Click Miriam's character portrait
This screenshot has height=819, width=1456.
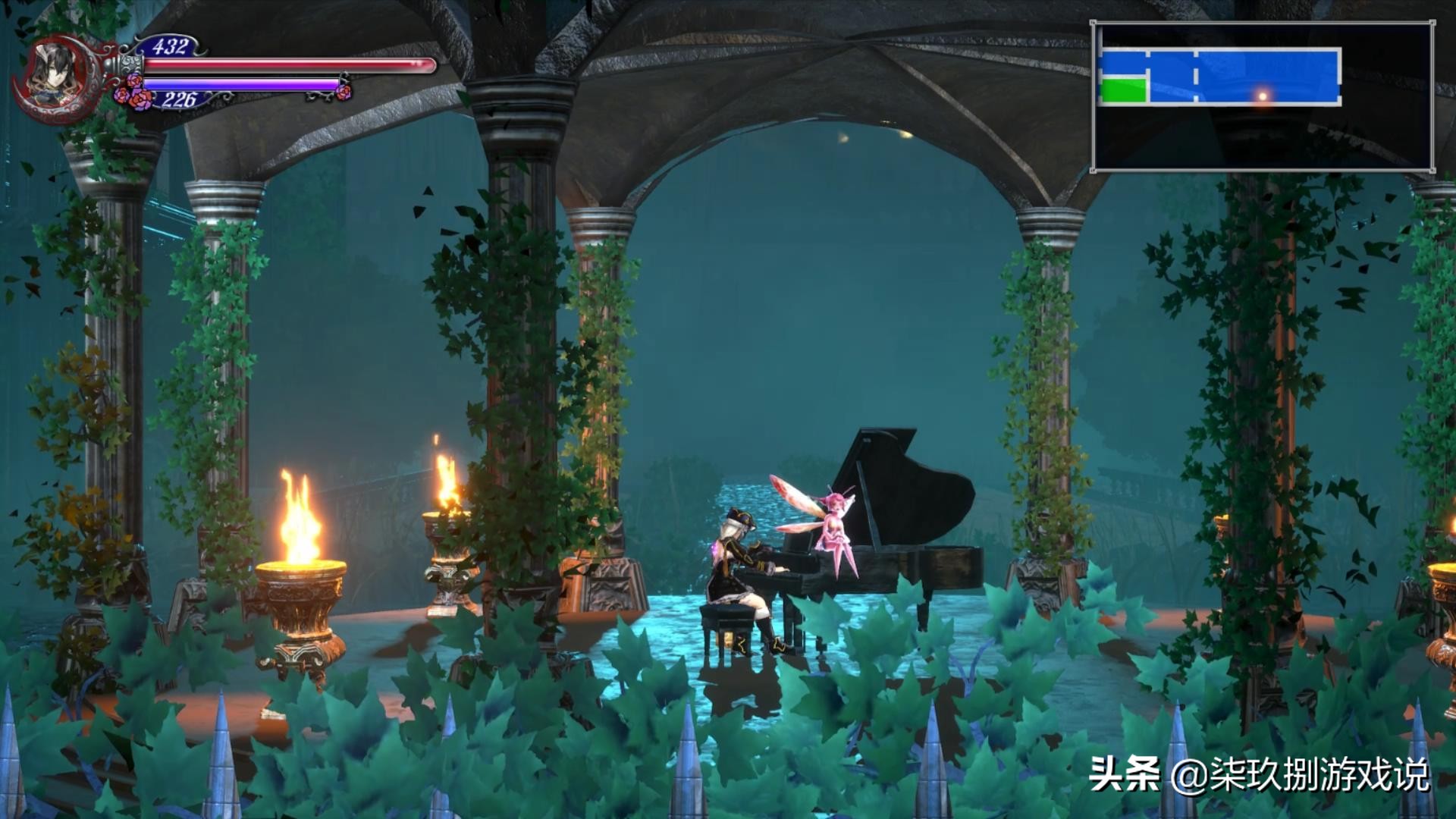(54, 74)
